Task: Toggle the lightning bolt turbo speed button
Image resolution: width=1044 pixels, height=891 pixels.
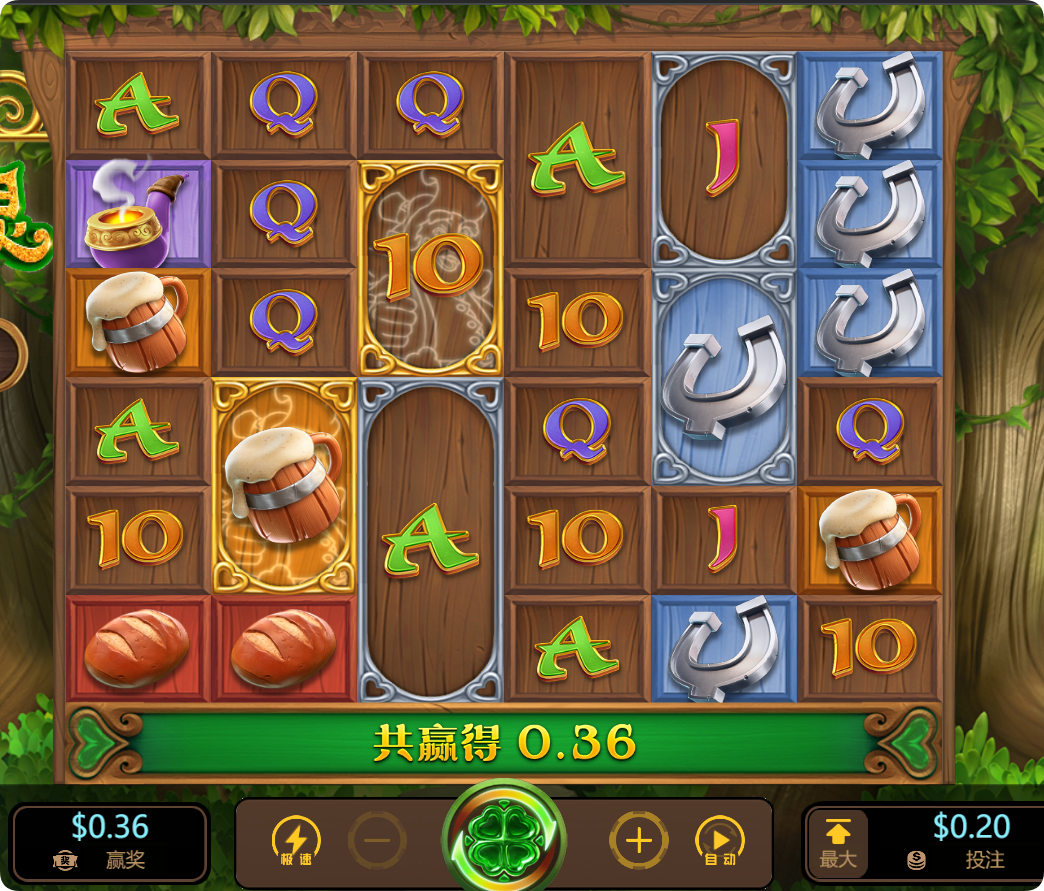Action: click(x=296, y=840)
